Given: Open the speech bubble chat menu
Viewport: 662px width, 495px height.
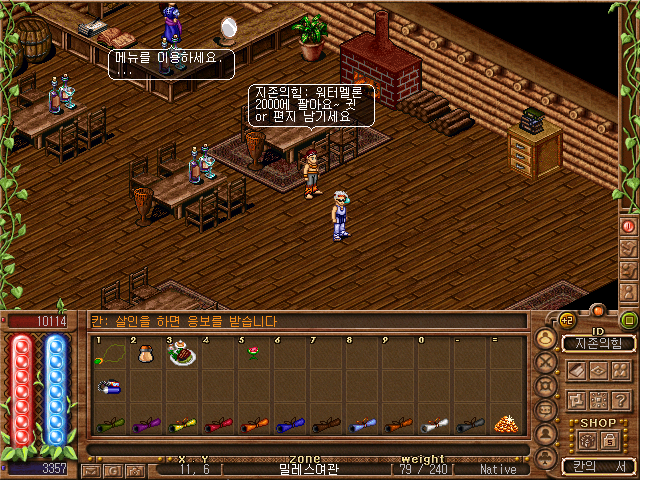Looking at the screenshot, I should coord(547,410).
